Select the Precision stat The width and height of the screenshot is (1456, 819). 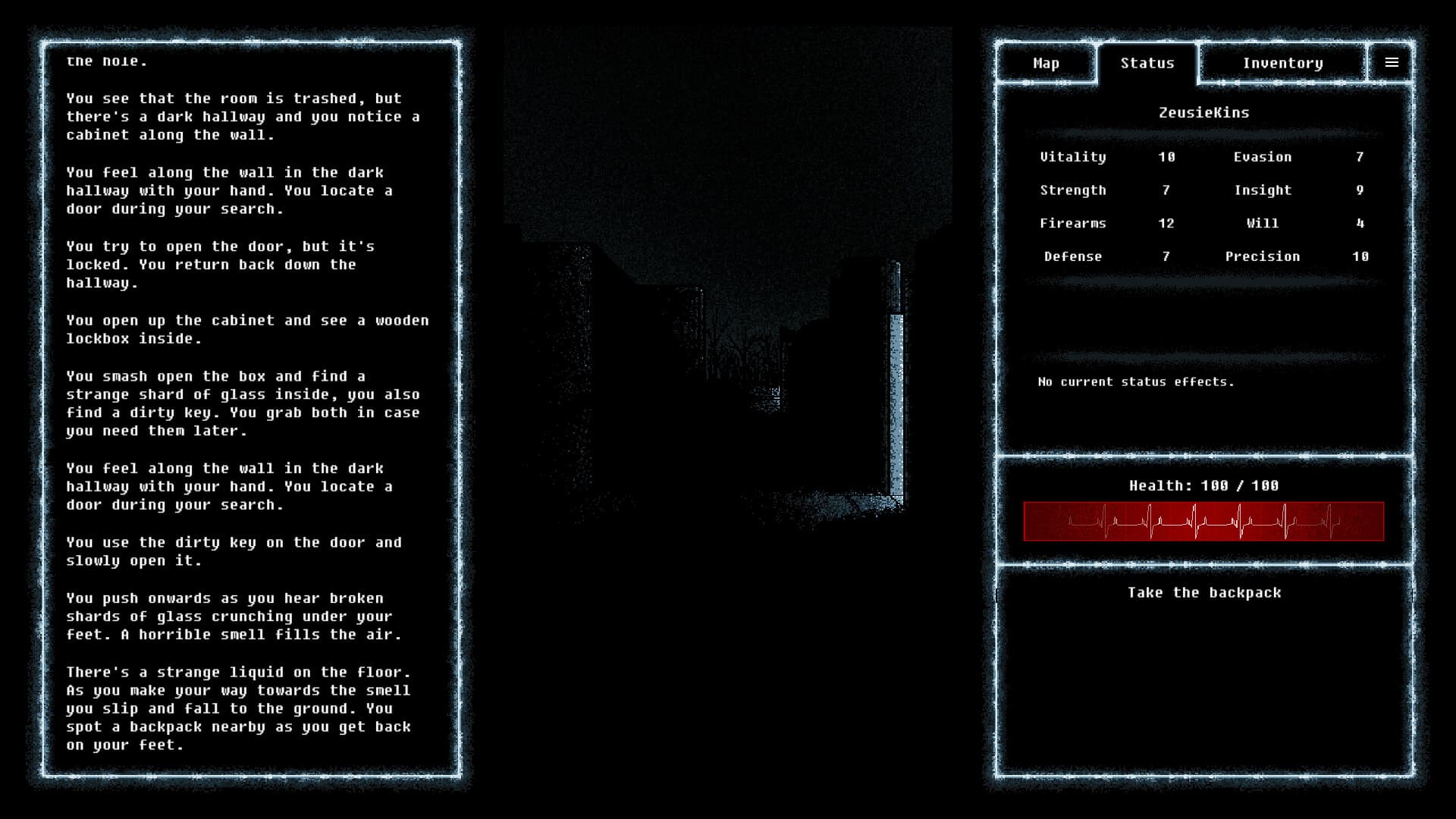click(1263, 256)
